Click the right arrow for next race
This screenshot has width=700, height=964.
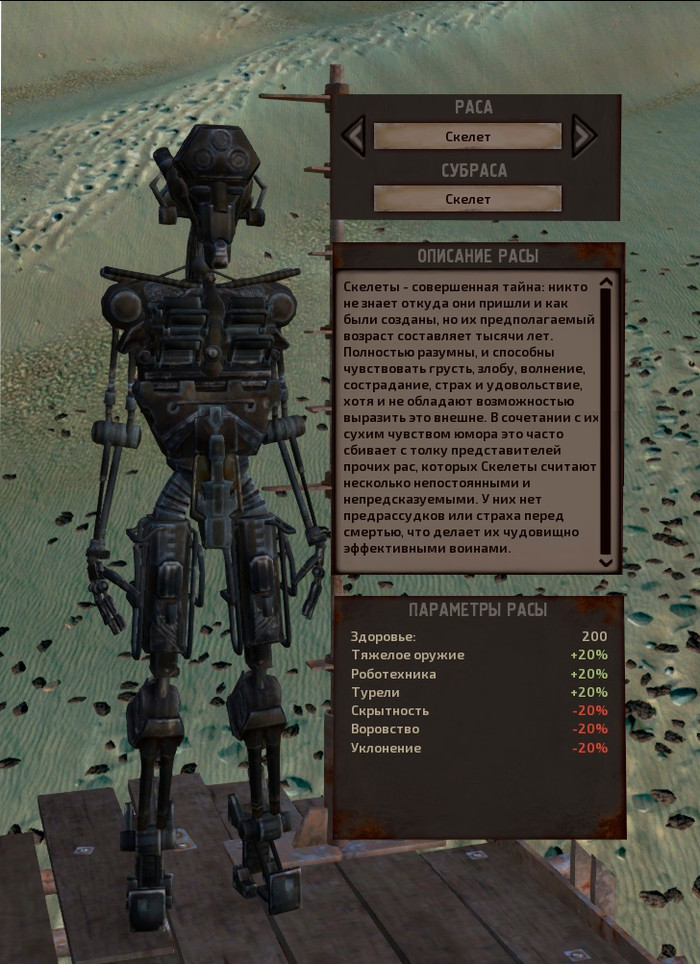coord(584,136)
